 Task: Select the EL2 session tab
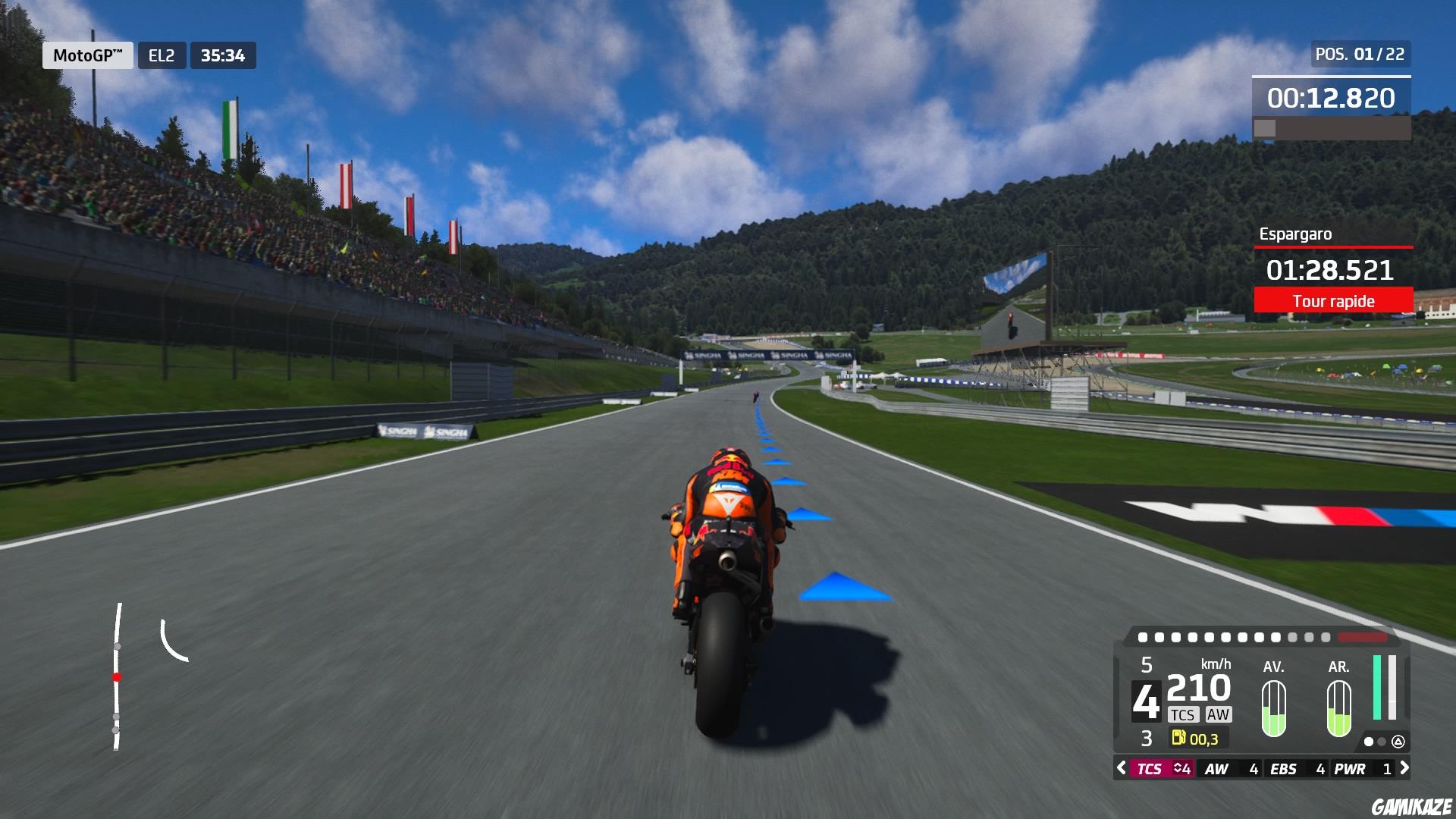162,55
